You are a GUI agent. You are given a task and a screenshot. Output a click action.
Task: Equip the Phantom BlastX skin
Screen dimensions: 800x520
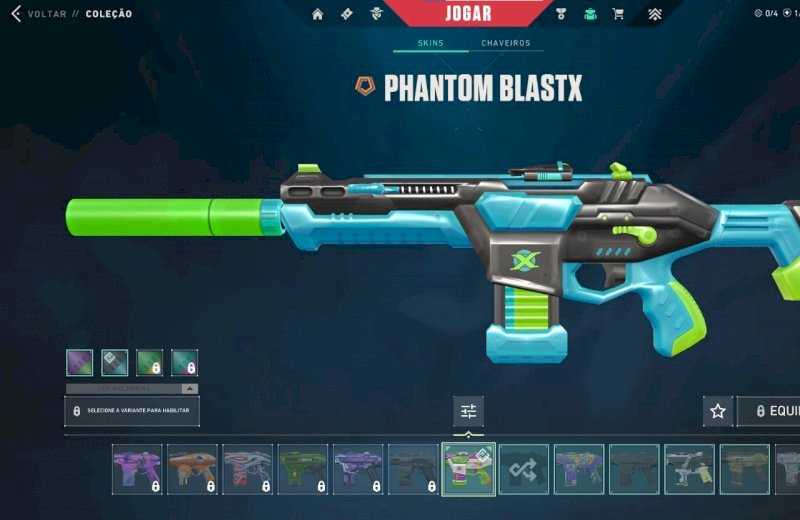click(772, 411)
